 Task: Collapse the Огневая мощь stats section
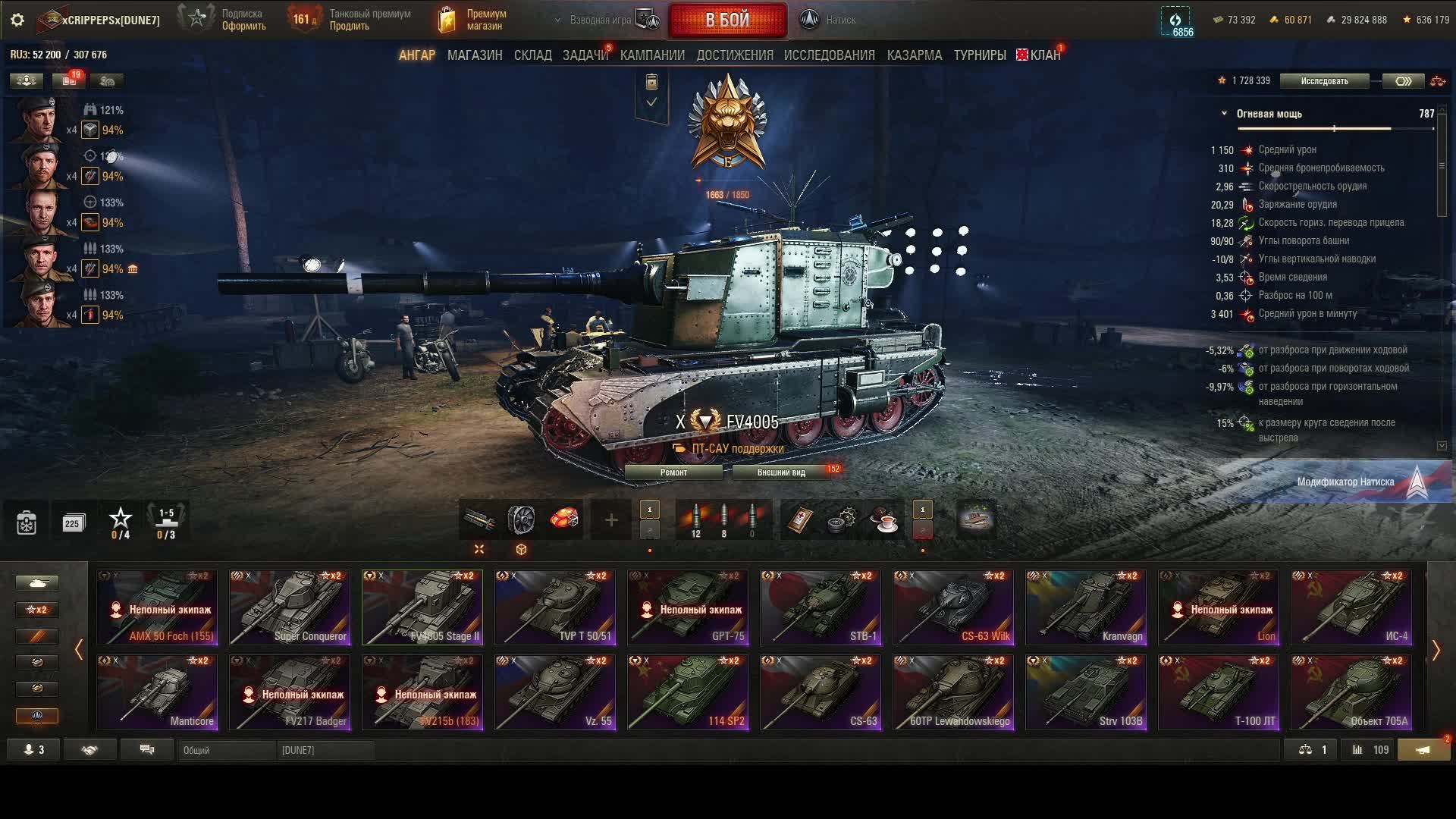(1224, 114)
